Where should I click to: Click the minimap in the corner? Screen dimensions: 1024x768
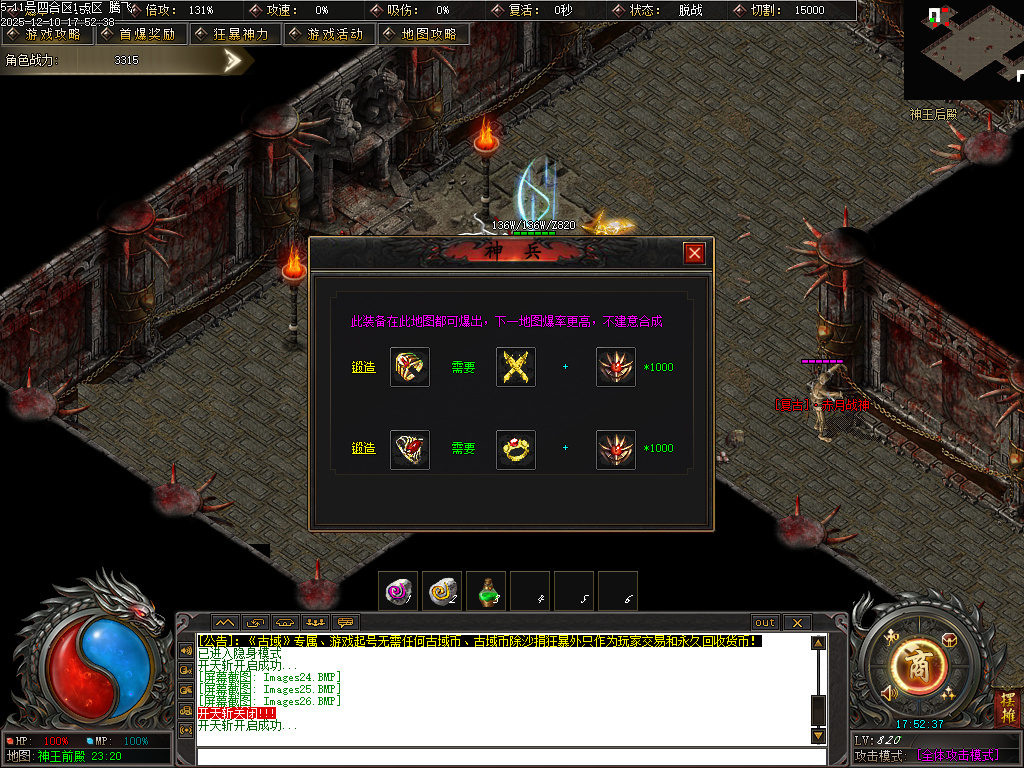click(963, 50)
